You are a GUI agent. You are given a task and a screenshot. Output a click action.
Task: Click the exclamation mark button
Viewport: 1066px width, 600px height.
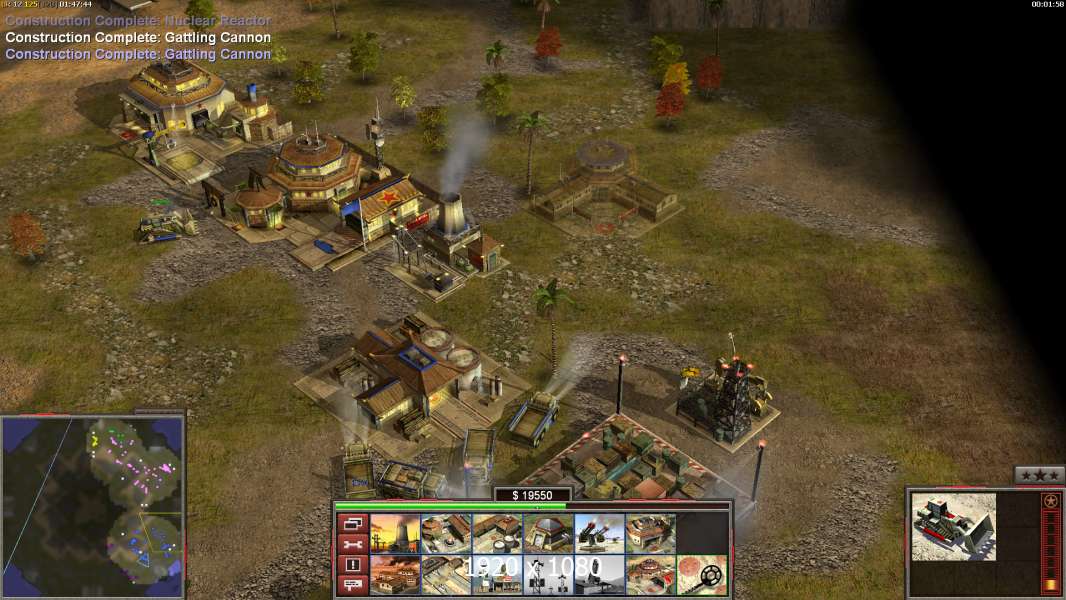pos(352,565)
